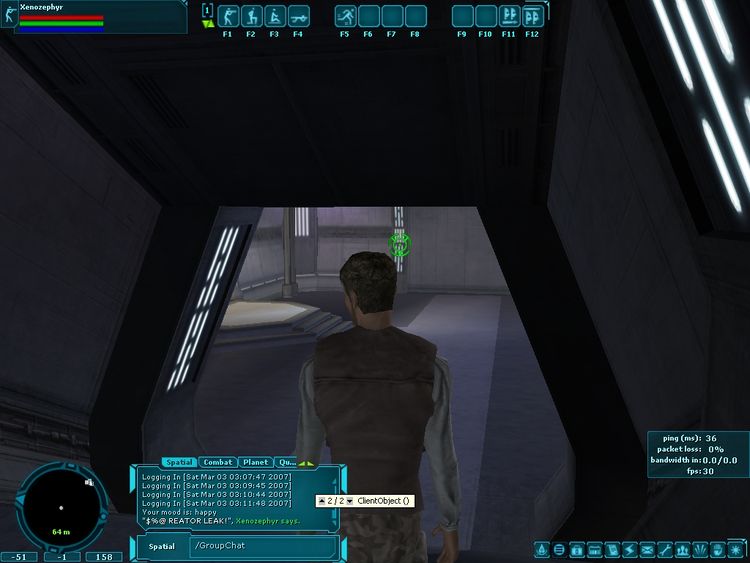Click the starburst icon in menu bar
This screenshot has height=563, width=750.
pyautogui.click(x=735, y=549)
